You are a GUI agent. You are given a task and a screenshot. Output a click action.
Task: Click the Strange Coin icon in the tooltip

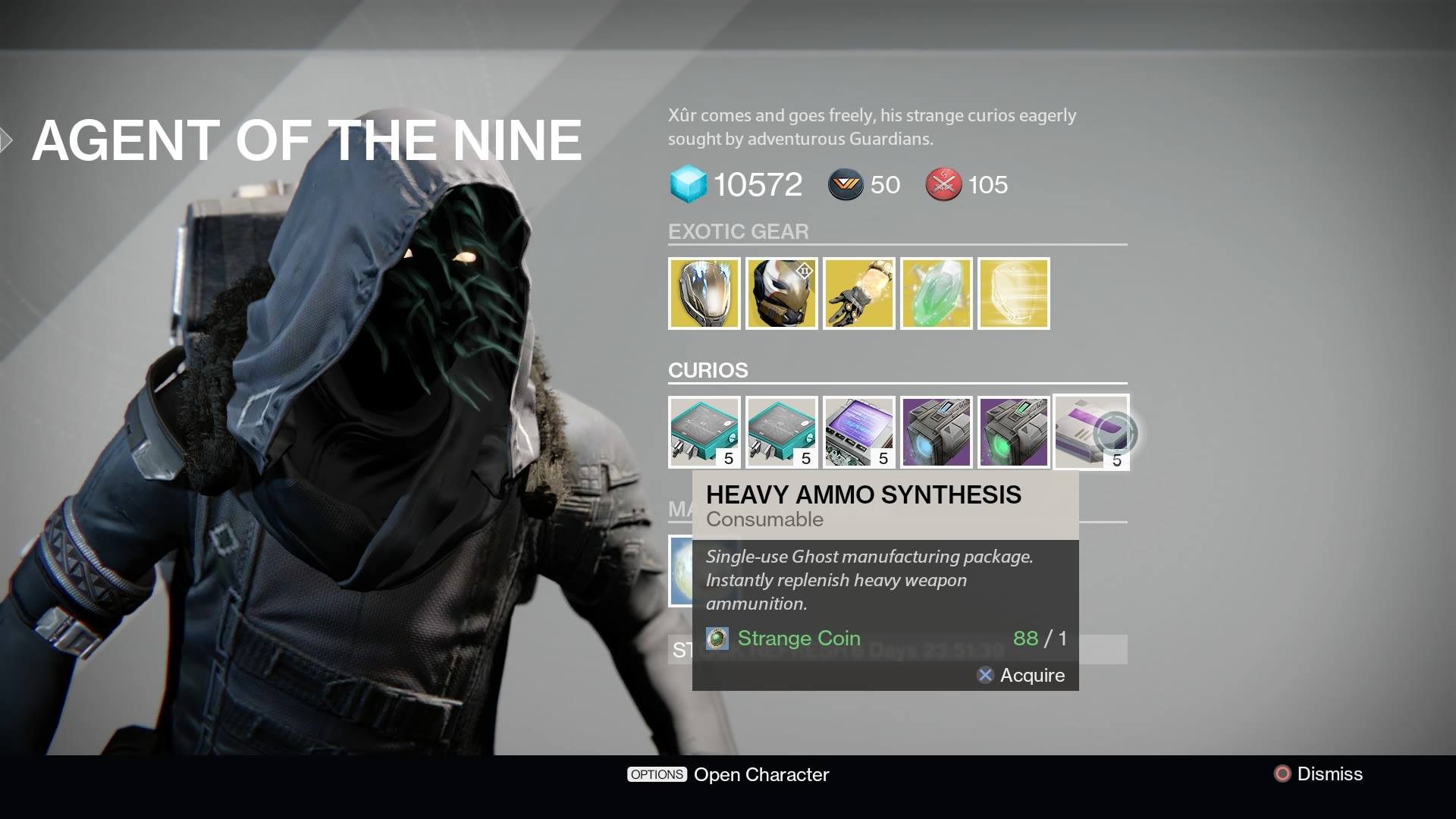tap(716, 639)
